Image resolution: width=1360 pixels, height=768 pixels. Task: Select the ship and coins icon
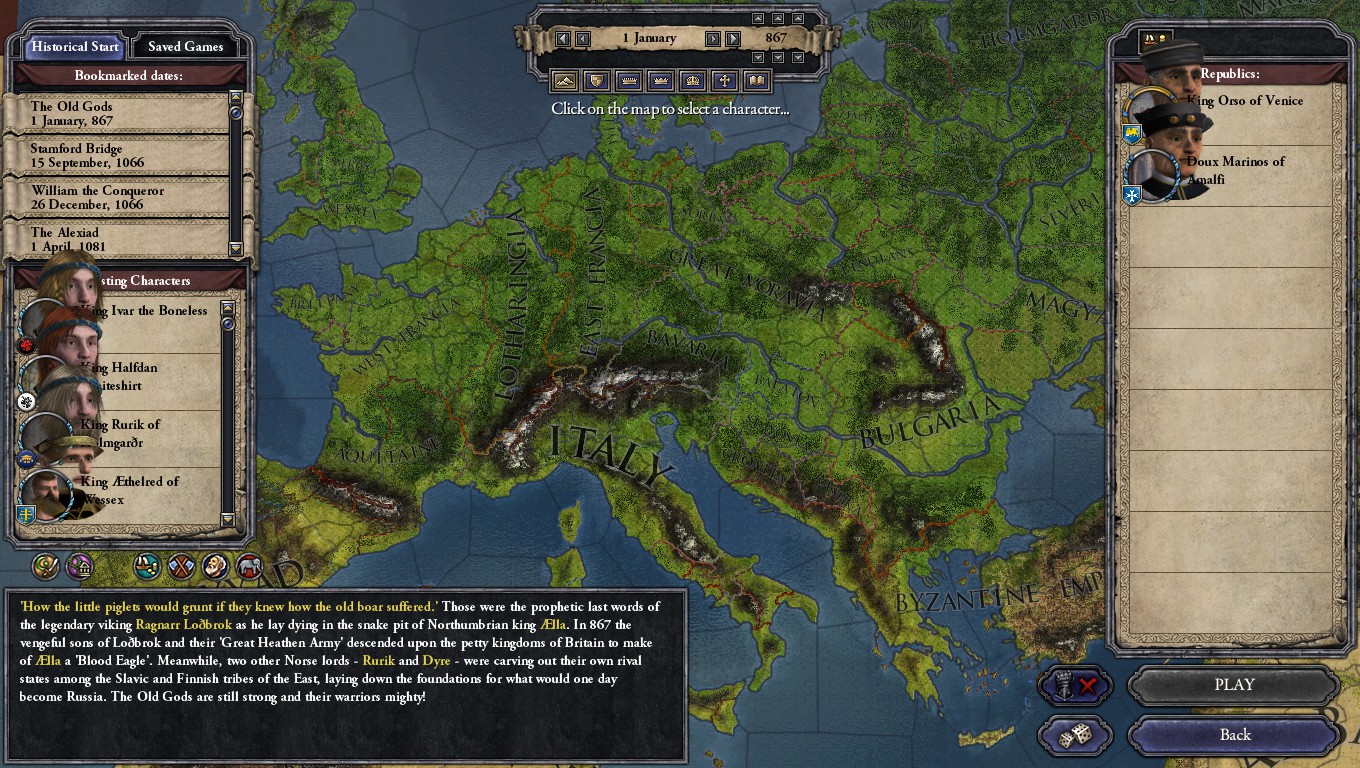(x=147, y=567)
